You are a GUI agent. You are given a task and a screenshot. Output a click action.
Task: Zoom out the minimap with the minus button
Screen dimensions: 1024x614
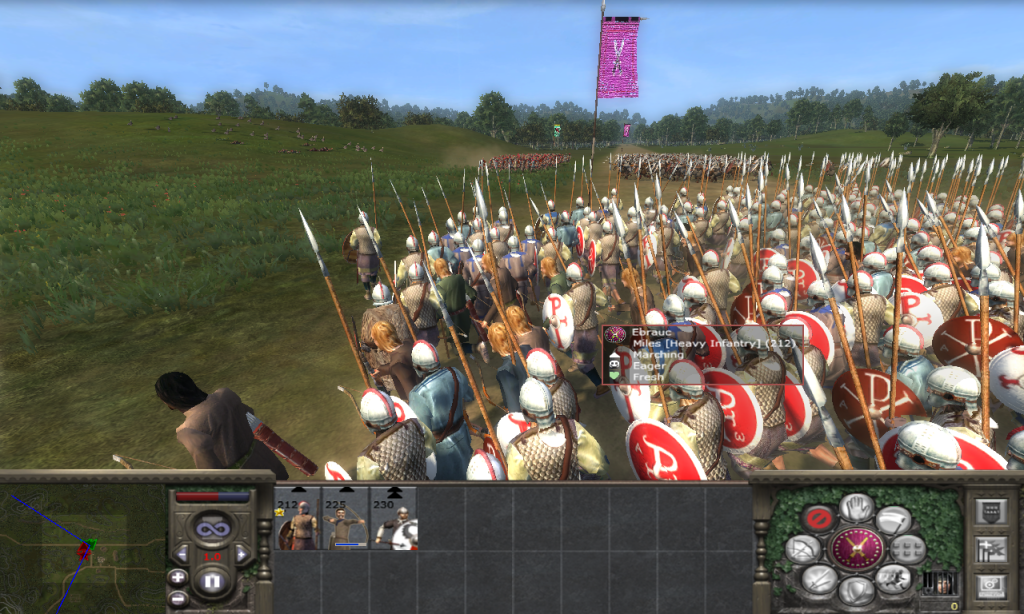coord(177,598)
